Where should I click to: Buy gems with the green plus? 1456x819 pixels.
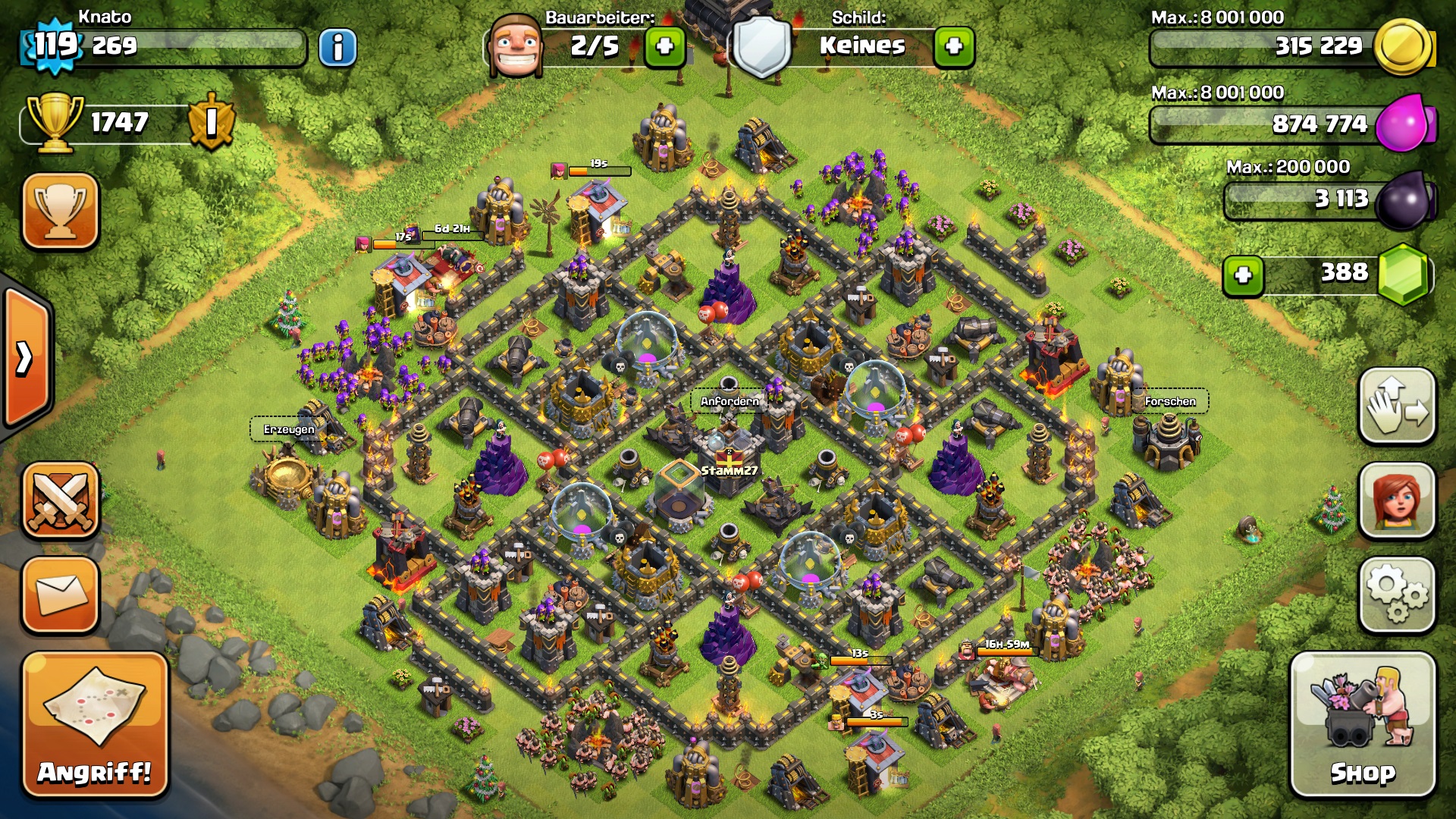[x=1243, y=275]
